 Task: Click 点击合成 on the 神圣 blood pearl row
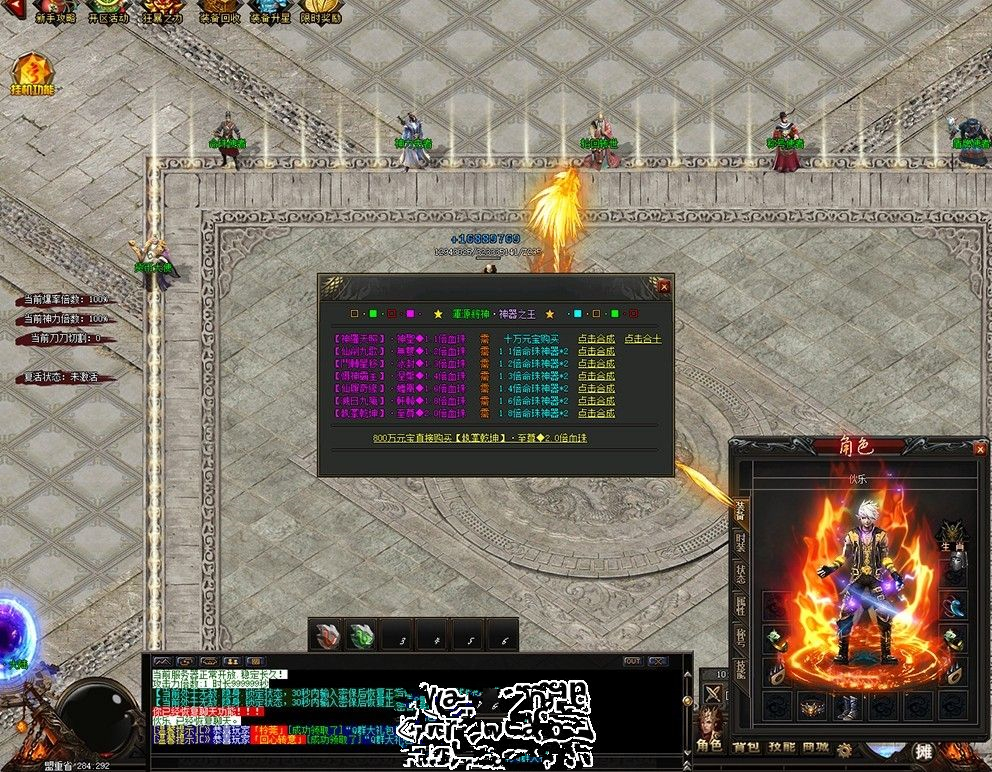(596, 339)
